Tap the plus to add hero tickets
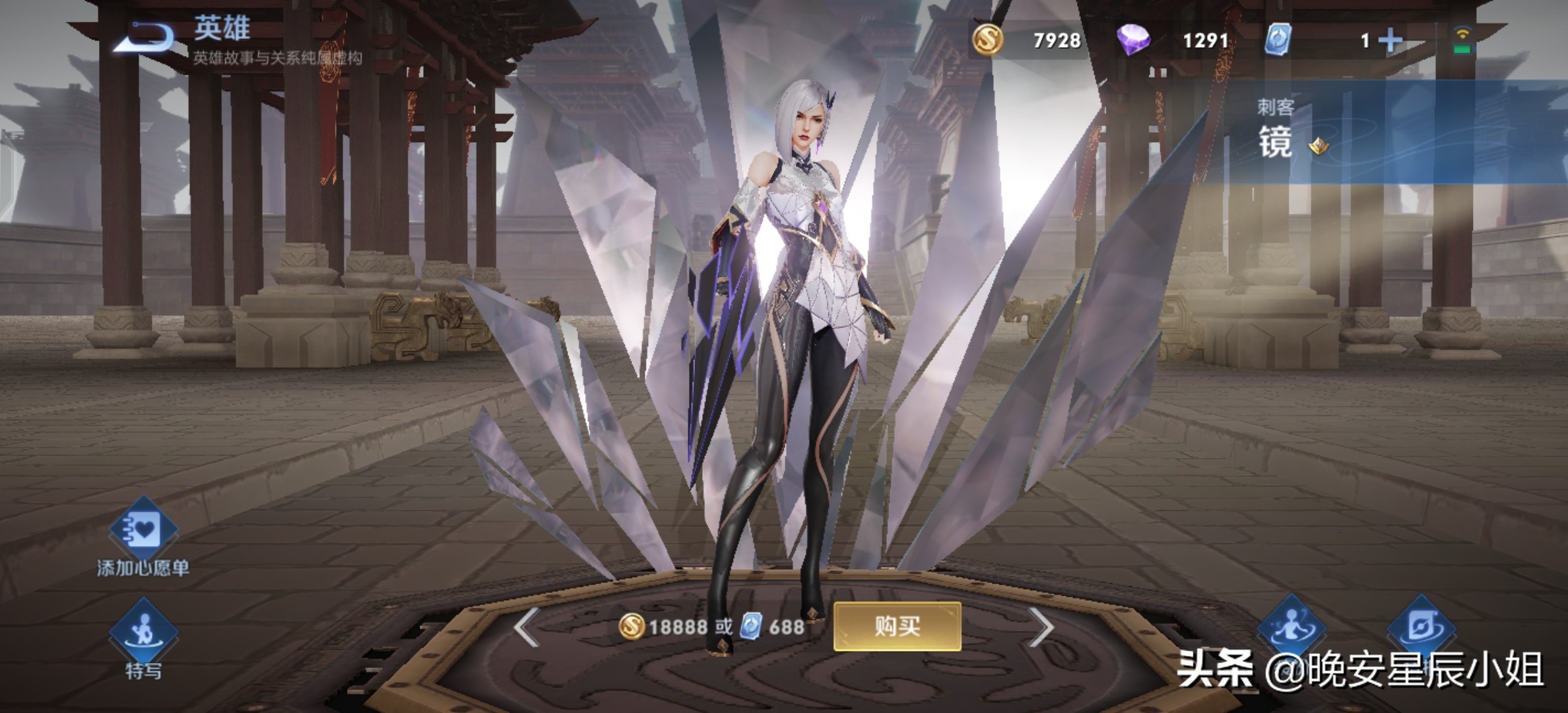The width and height of the screenshot is (1568, 713). click(1390, 41)
